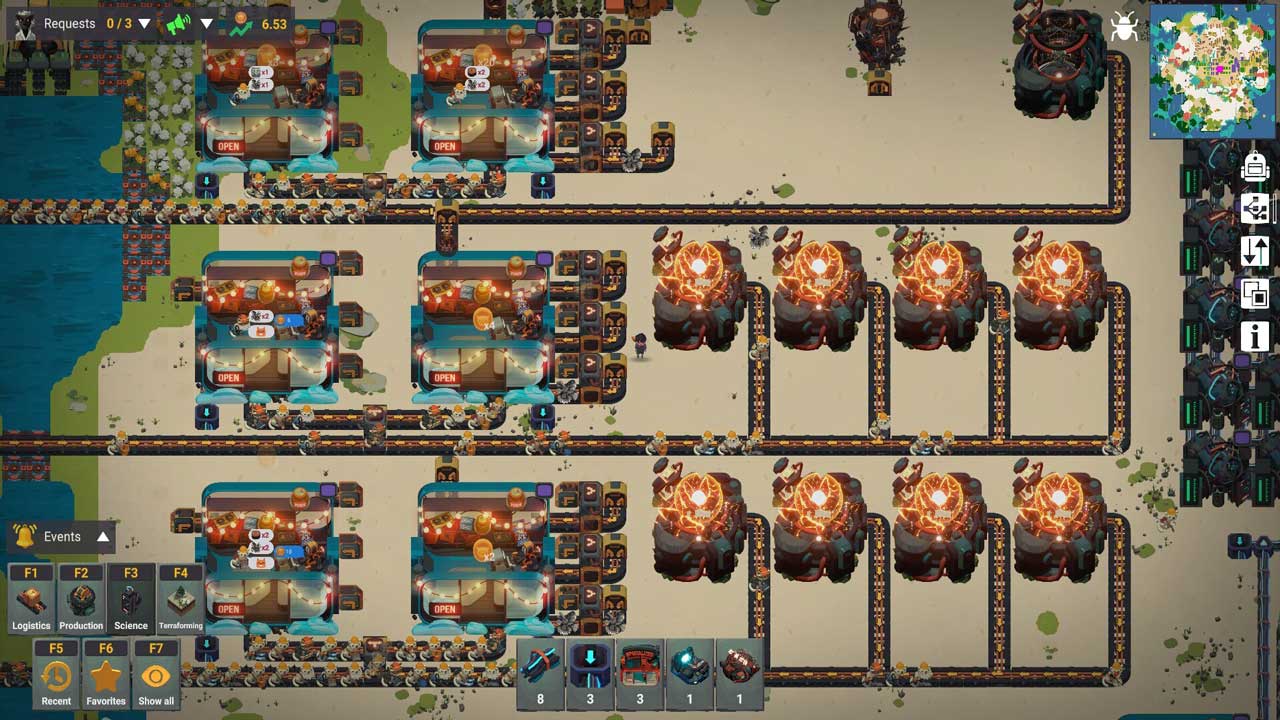Show Recent buildings
The width and height of the screenshot is (1280, 720).
[56, 676]
